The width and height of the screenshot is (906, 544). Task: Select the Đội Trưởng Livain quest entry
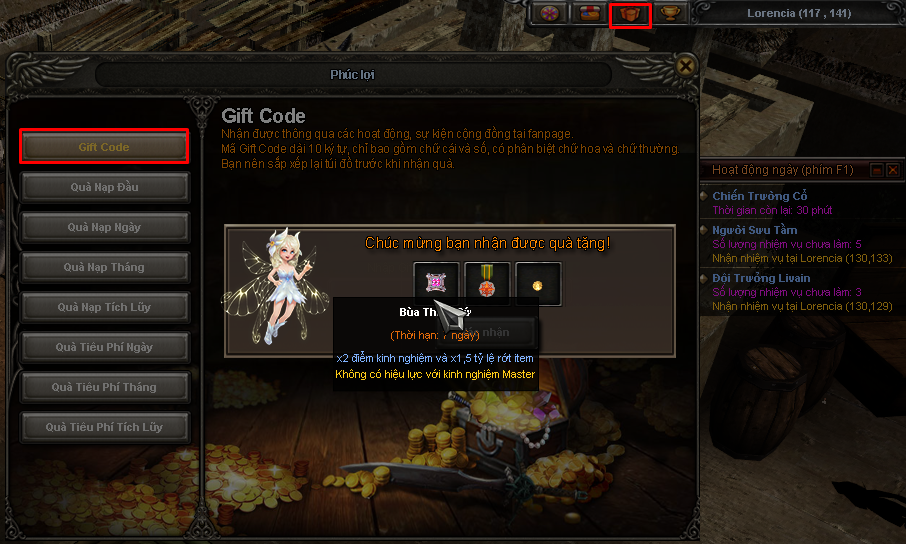pyautogui.click(x=761, y=278)
